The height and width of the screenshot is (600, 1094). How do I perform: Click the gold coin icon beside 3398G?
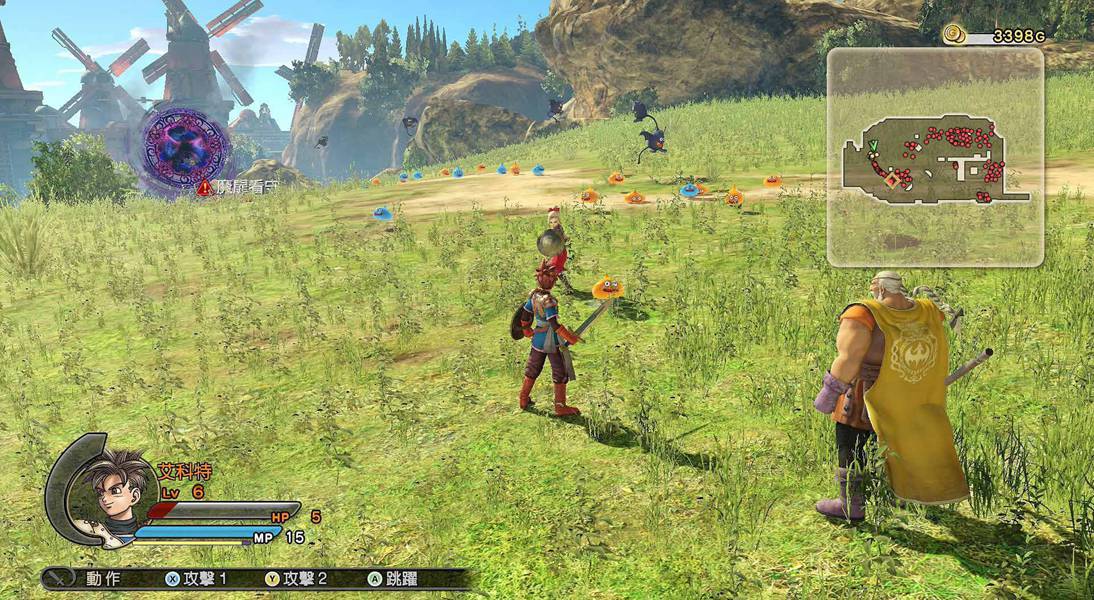(x=953, y=36)
